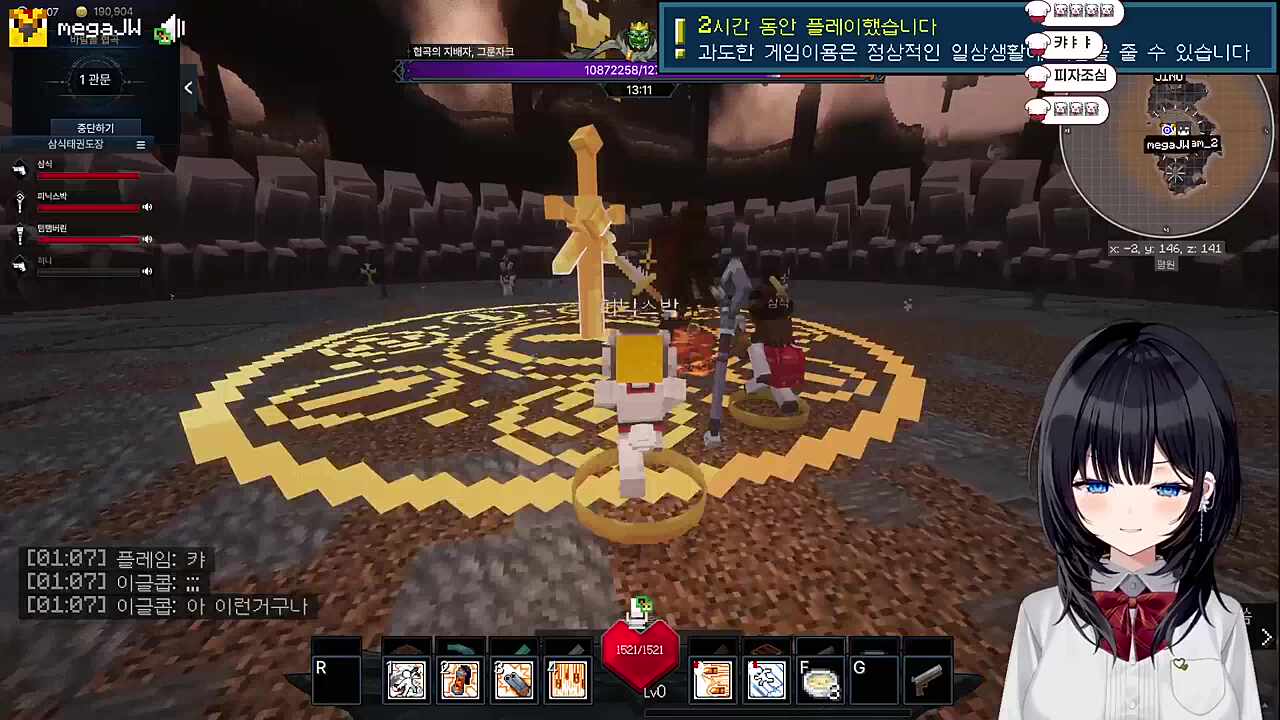
Task: Select the dynamite skill in hotbar slot 2
Action: [x=459, y=679]
